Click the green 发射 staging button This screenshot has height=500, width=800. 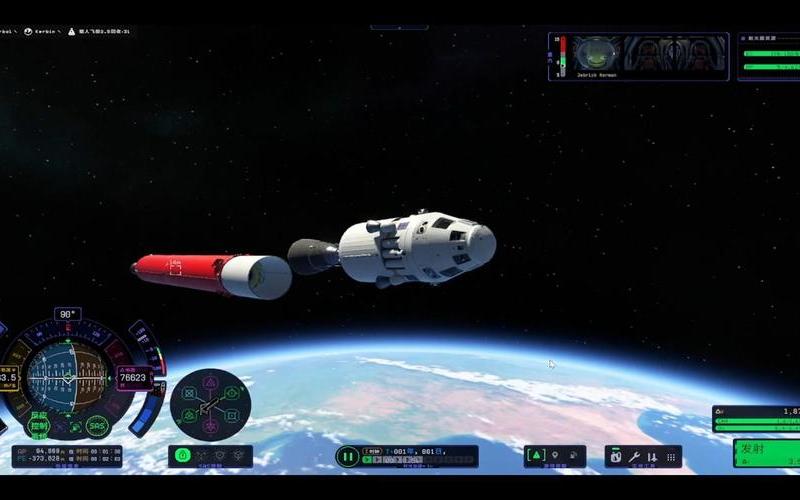(766, 452)
